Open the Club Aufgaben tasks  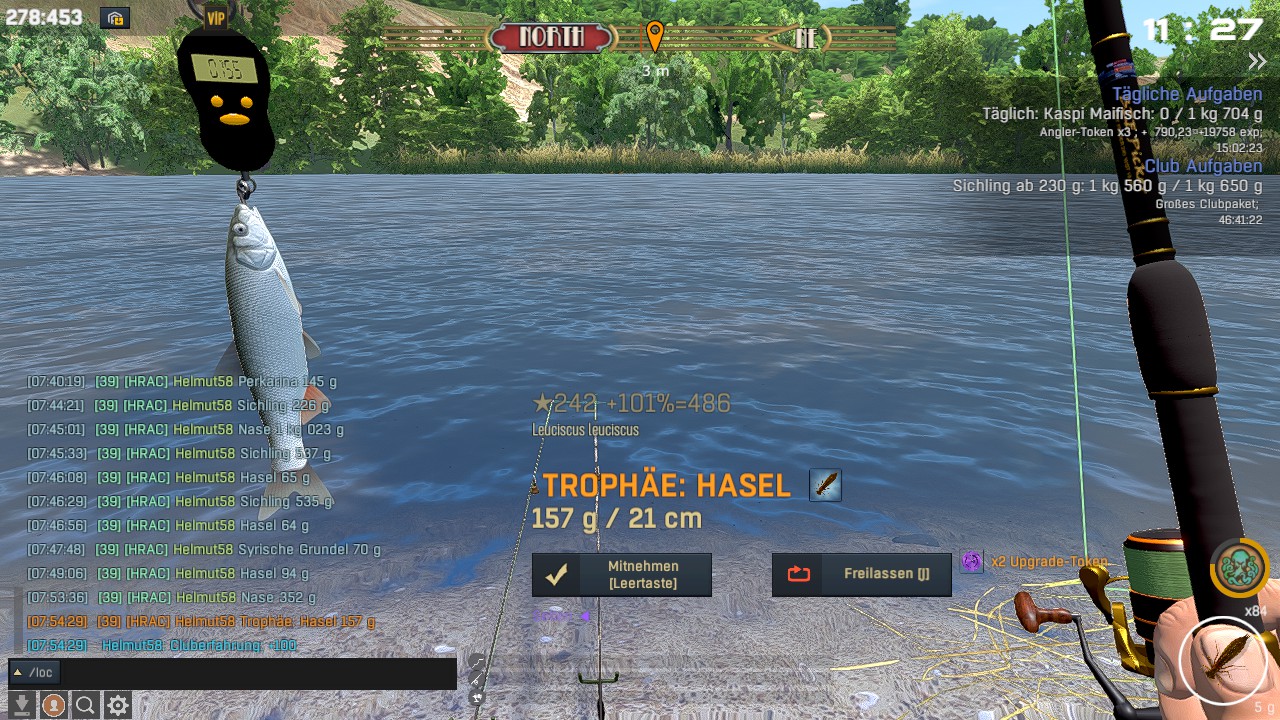pyautogui.click(x=1203, y=166)
